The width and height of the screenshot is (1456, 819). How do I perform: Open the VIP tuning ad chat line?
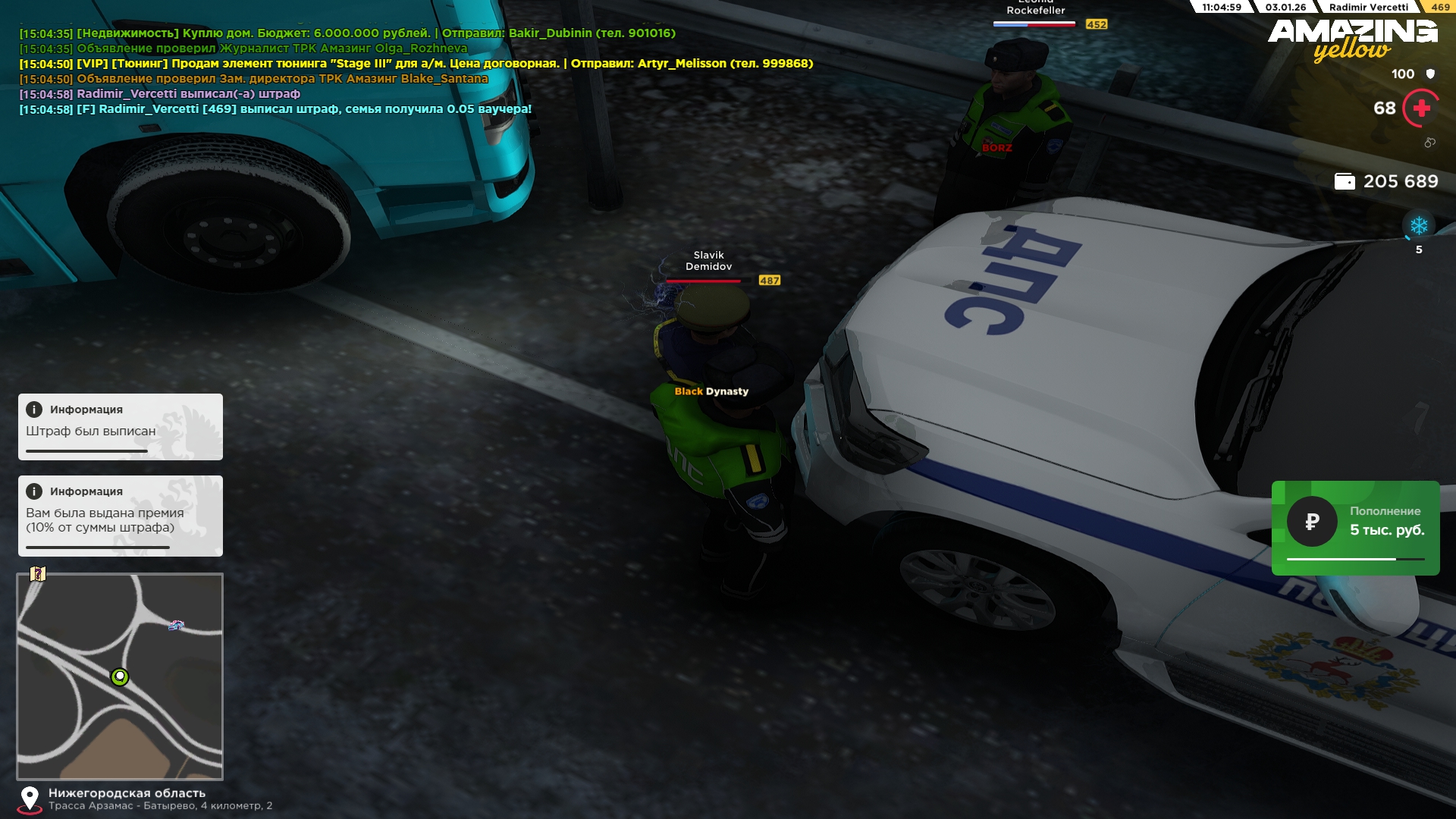[416, 64]
